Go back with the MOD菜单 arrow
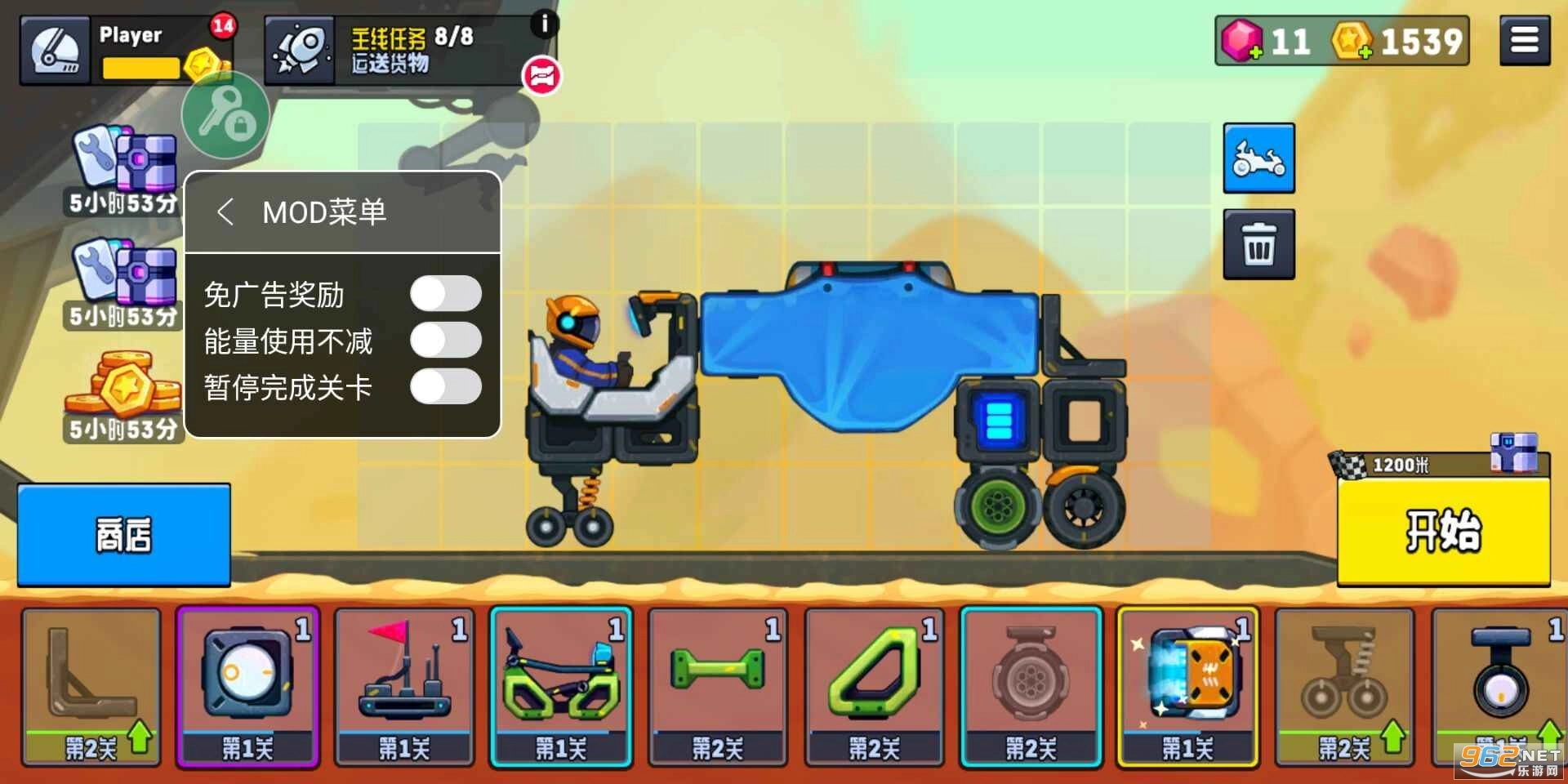Screen dimensions: 1568x784 [226, 212]
